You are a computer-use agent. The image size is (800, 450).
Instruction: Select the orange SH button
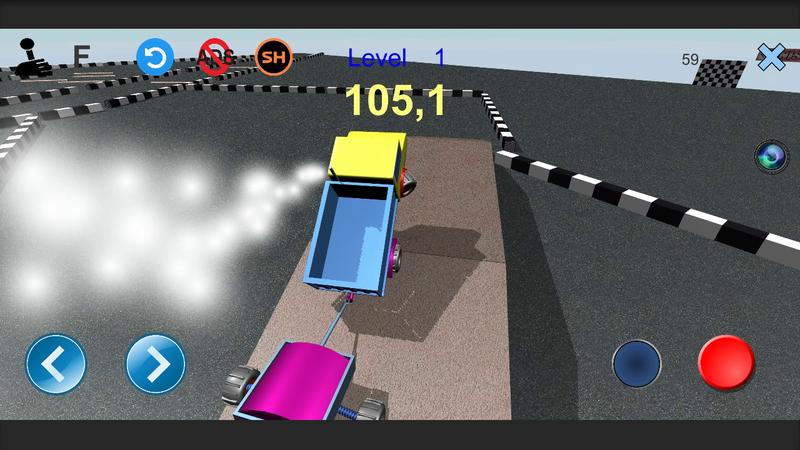273,57
